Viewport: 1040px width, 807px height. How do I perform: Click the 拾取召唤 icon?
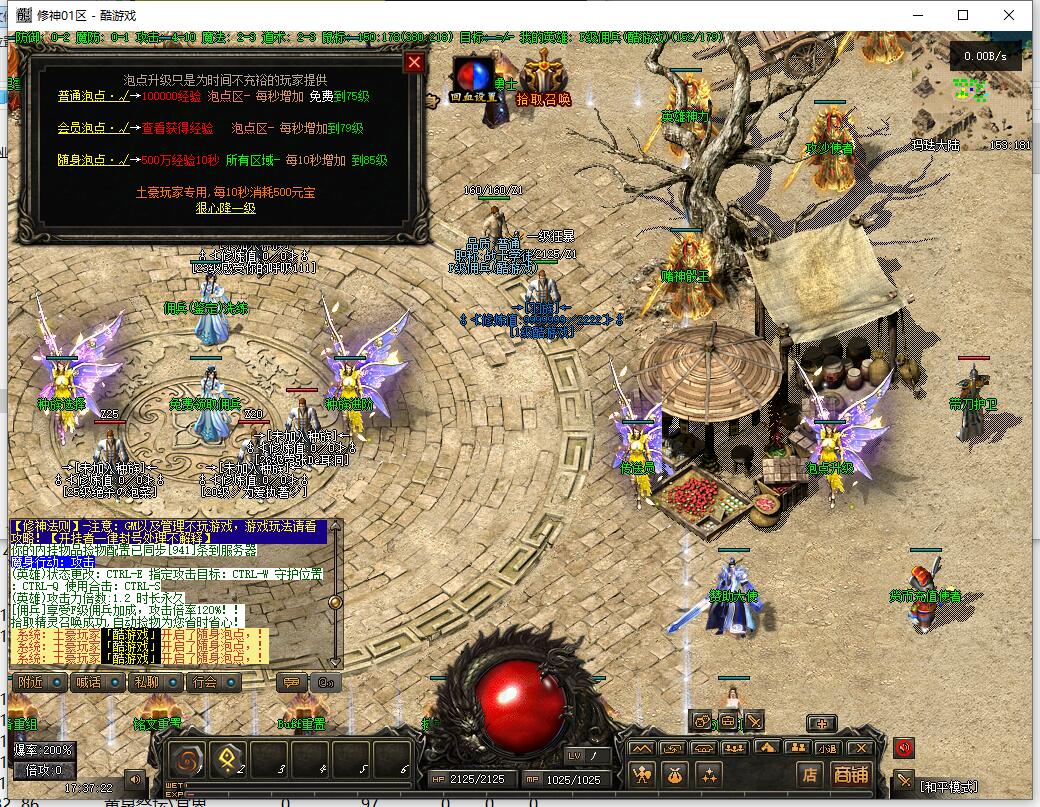pyautogui.click(x=543, y=80)
